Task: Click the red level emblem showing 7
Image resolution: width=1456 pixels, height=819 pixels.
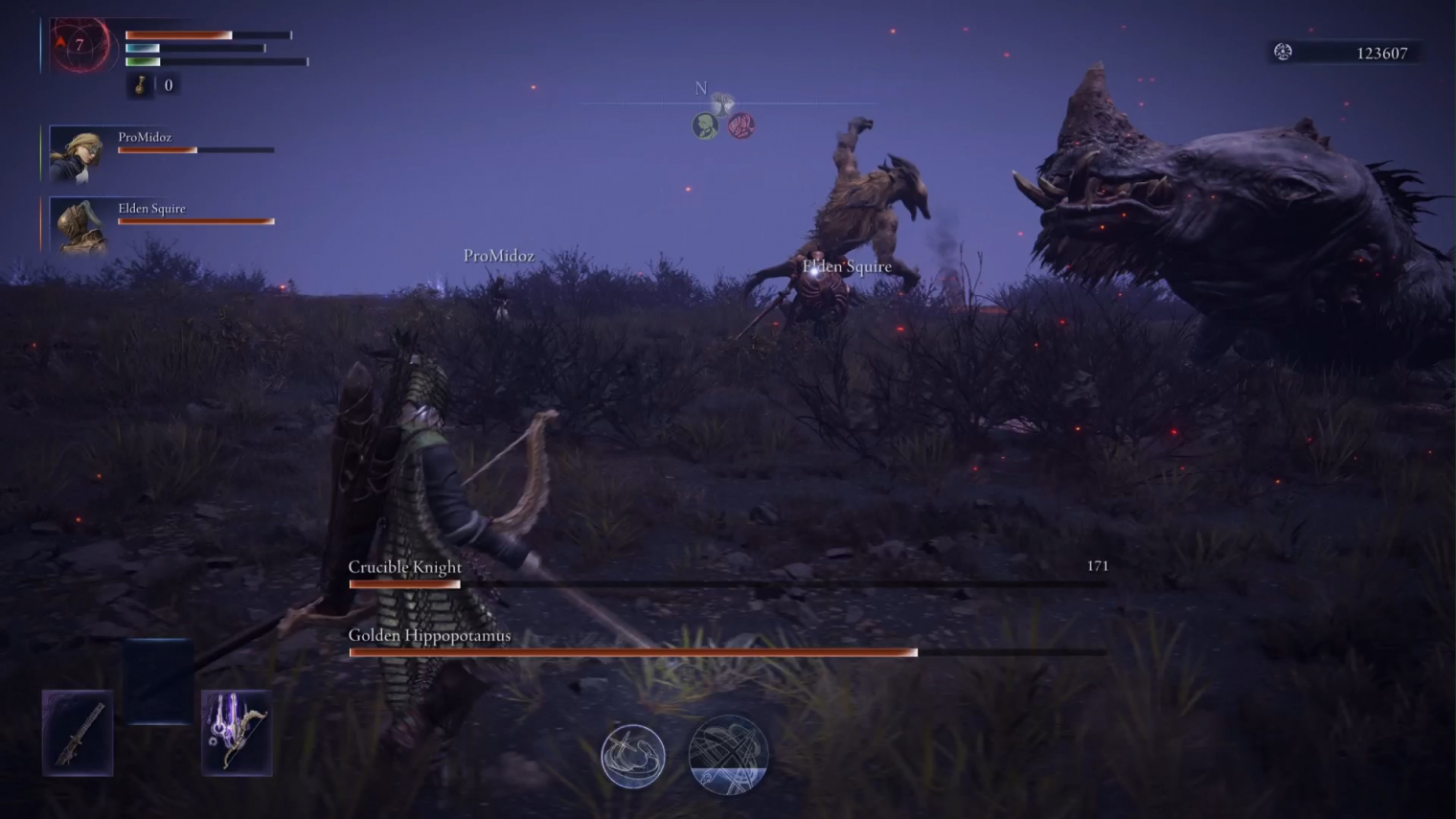Action: pyautogui.click(x=80, y=44)
